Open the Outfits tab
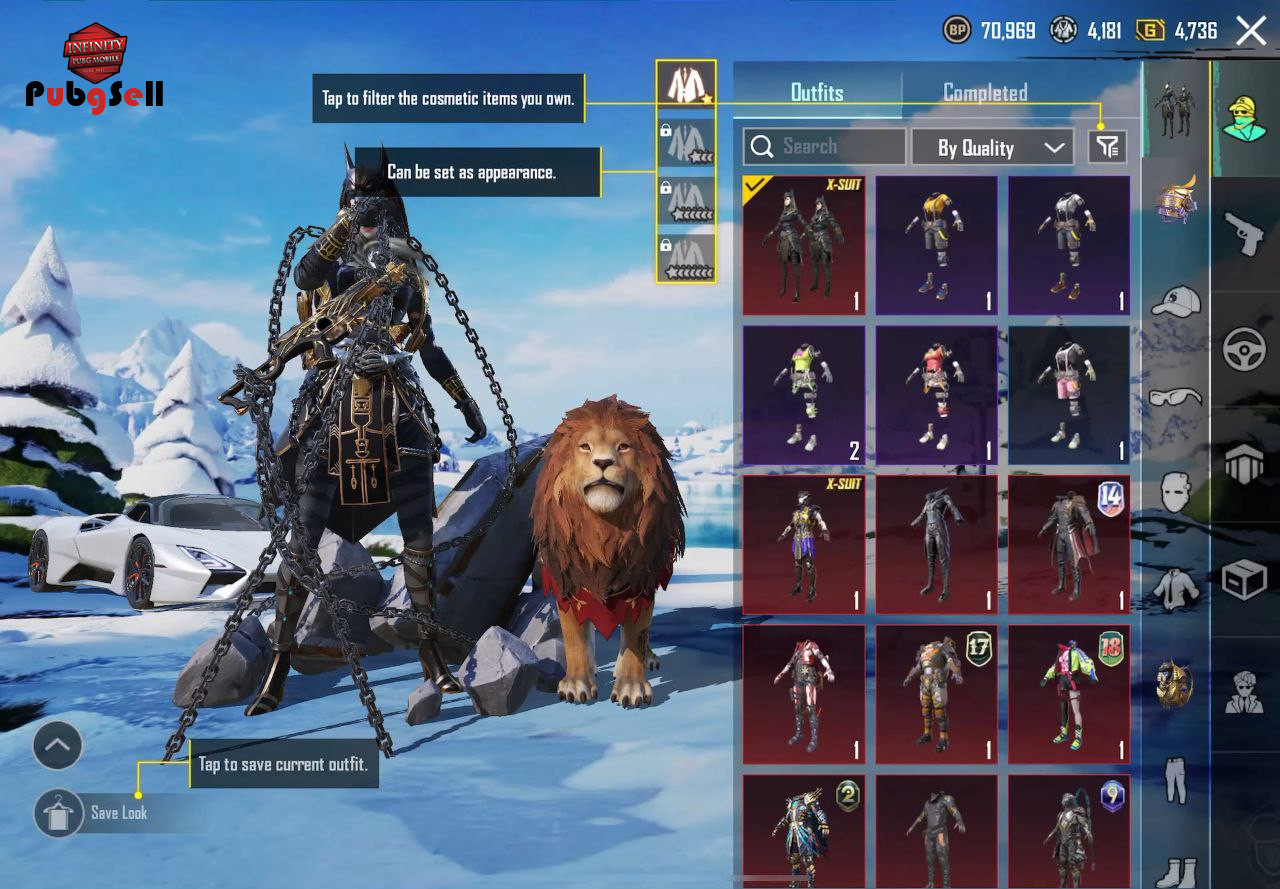The width and height of the screenshot is (1280, 889). click(817, 93)
